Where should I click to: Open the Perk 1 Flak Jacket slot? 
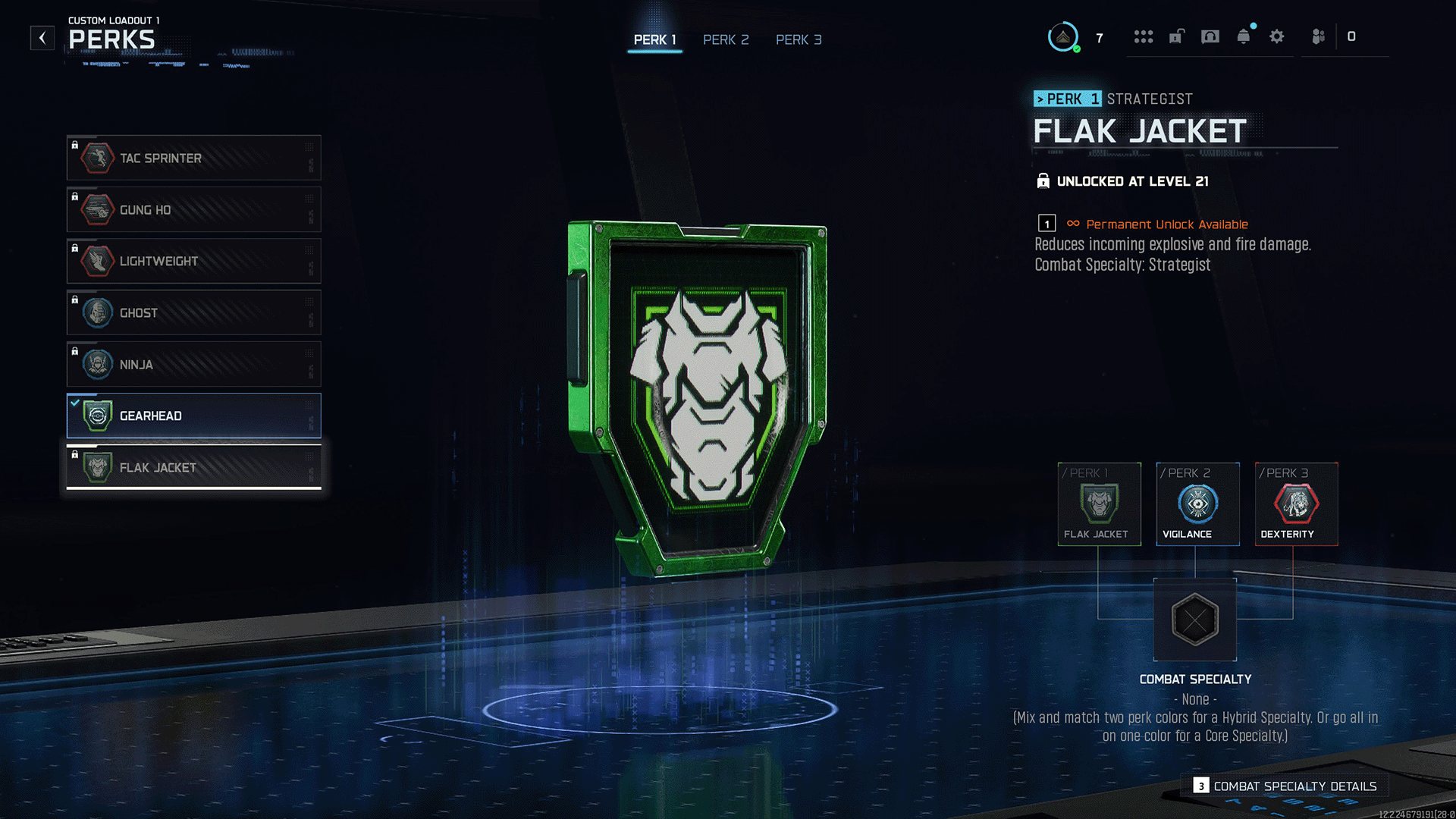[1099, 504]
